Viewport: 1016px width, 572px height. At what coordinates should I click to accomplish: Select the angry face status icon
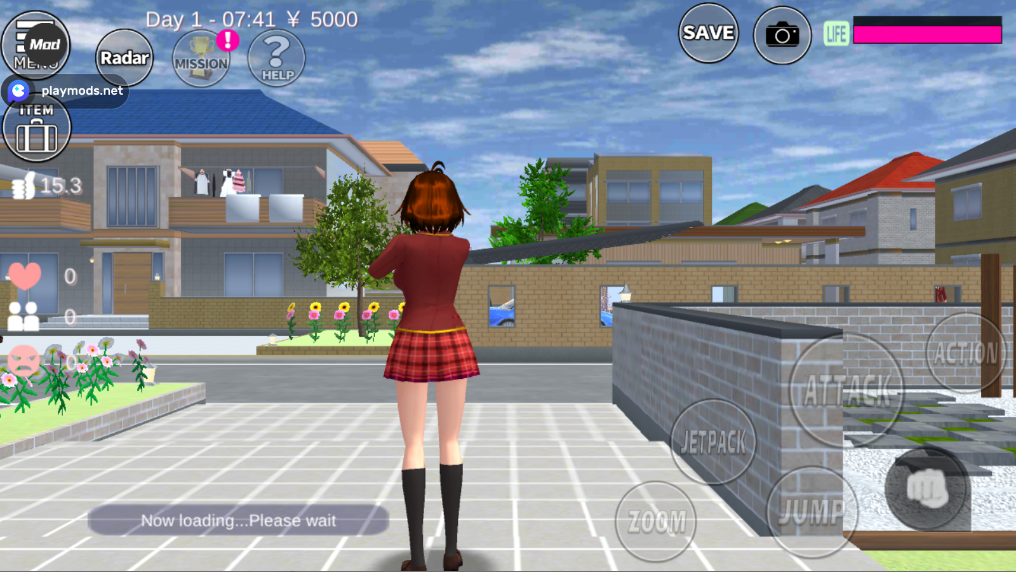pos(22,359)
